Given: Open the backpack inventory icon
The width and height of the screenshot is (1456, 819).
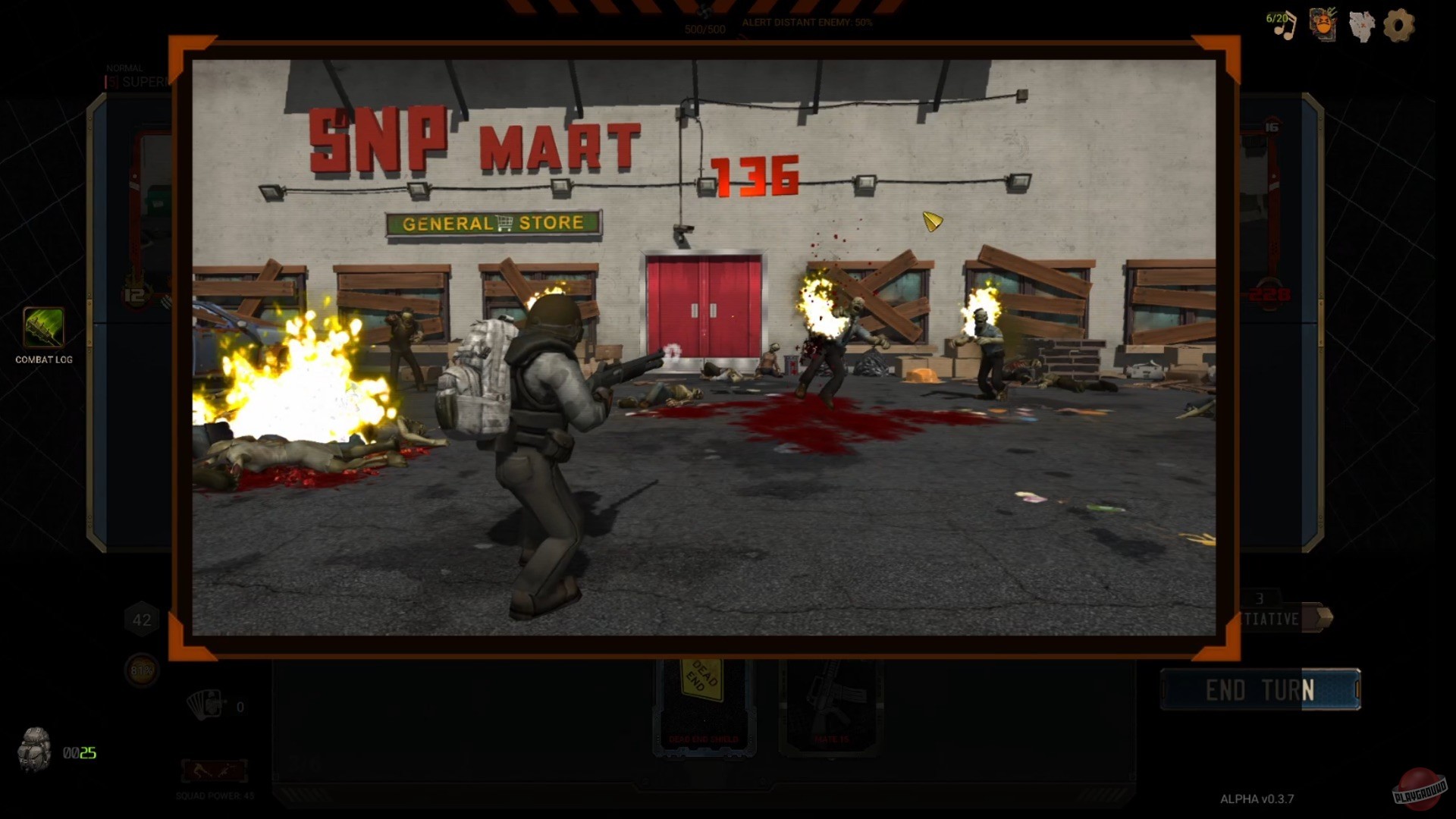Looking at the screenshot, I should [x=35, y=747].
